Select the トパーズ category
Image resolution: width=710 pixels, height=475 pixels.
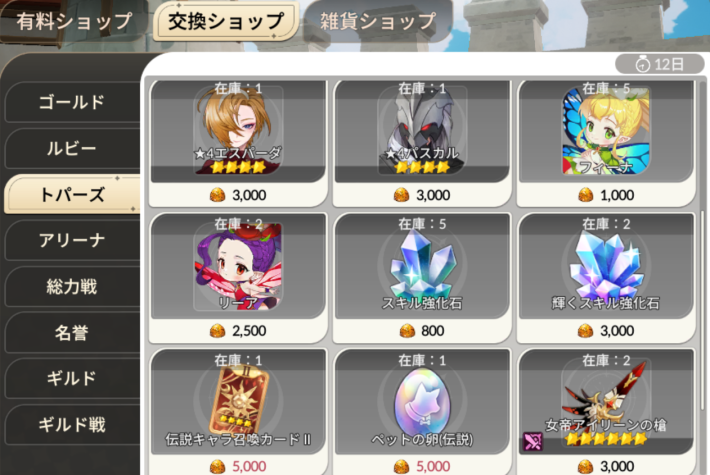click(x=71, y=194)
